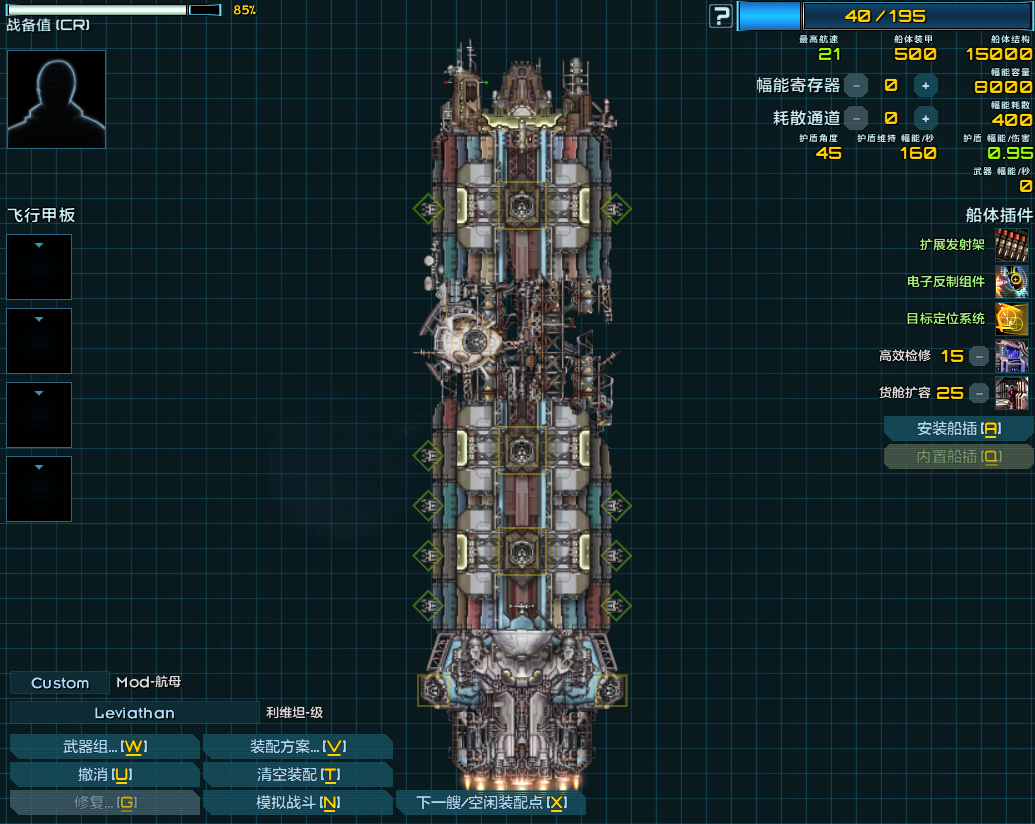
Task: Add a 耗散通道 vent with plus
Action: point(926,118)
